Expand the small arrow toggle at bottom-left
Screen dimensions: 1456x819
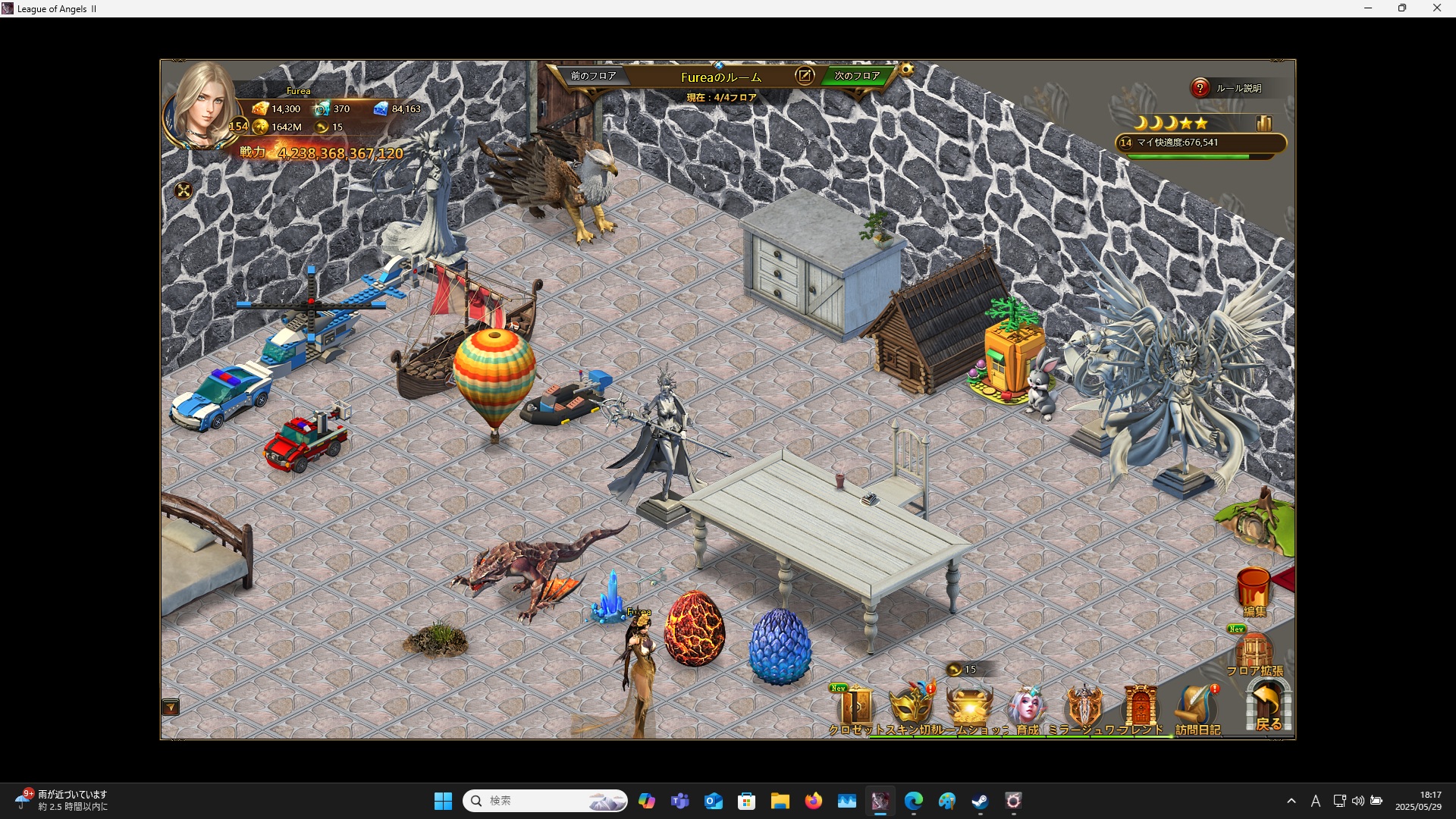coord(171,708)
